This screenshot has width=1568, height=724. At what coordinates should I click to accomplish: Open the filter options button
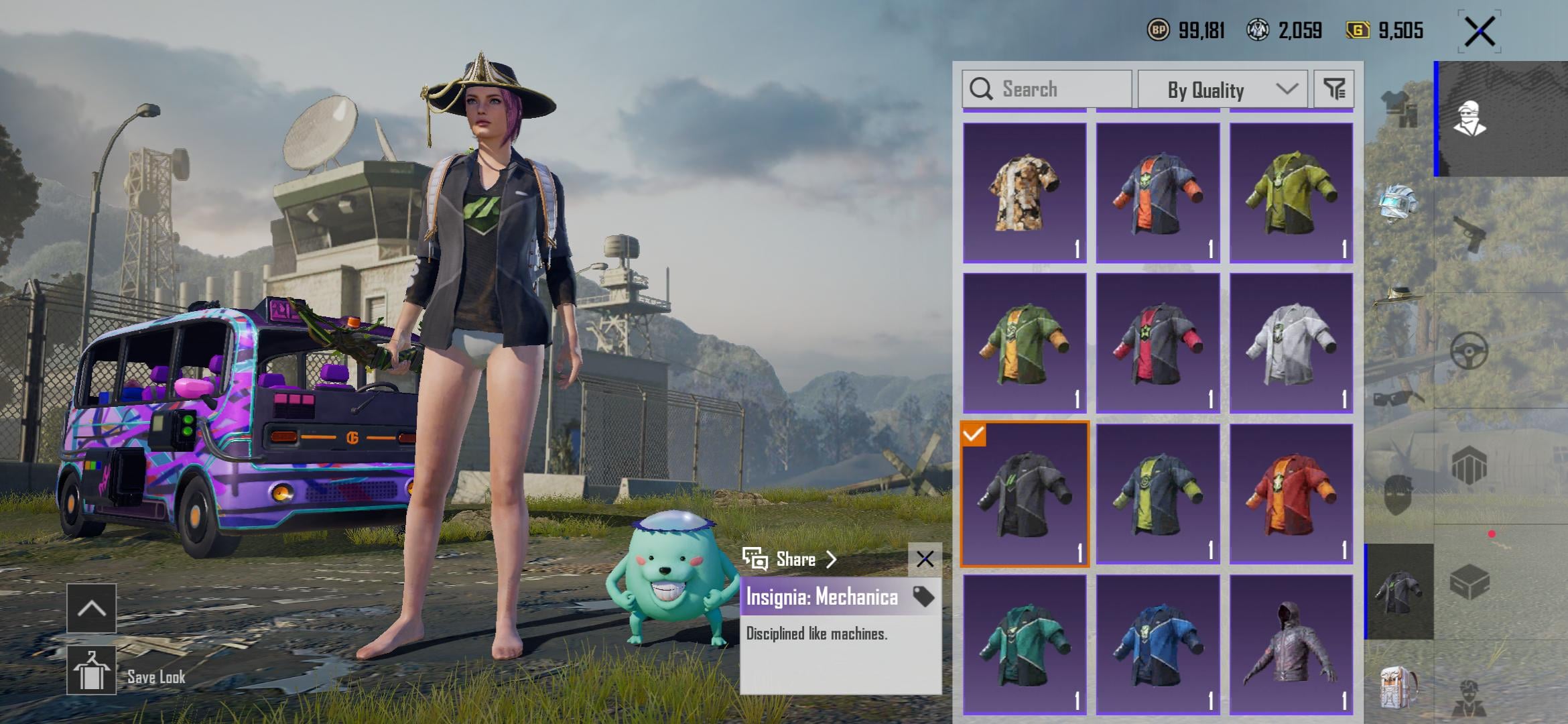click(1333, 89)
